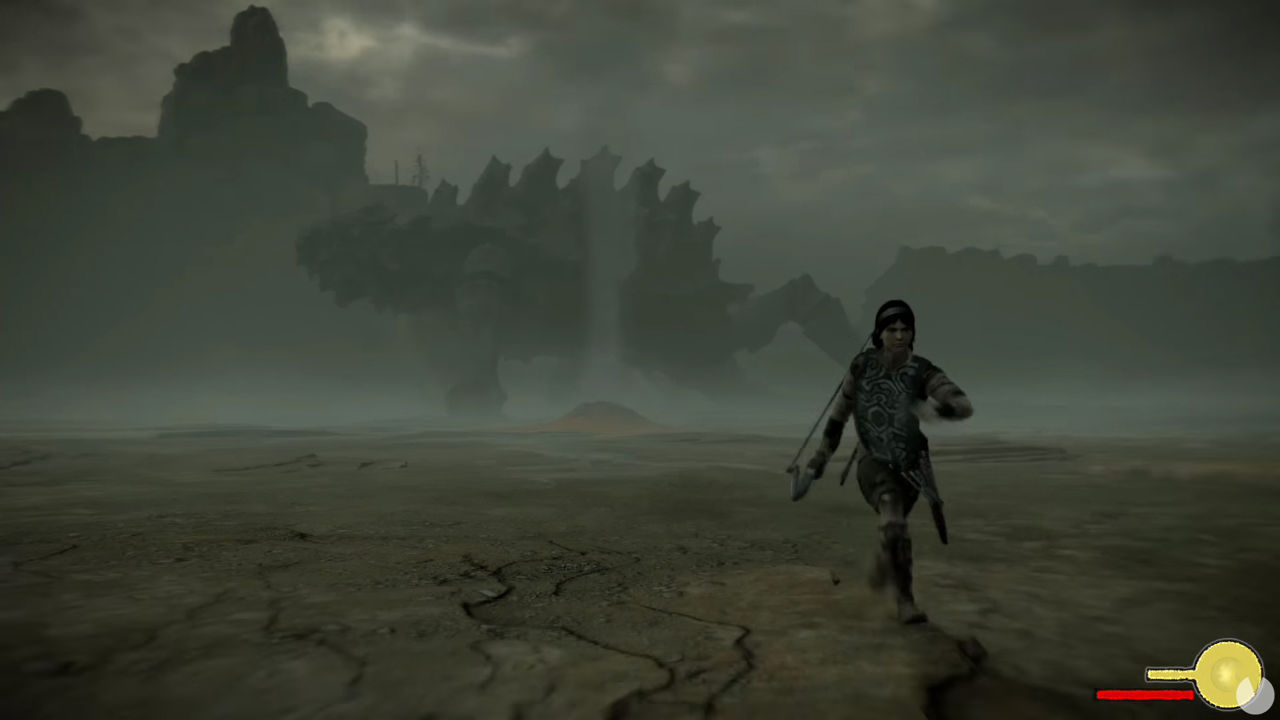The height and width of the screenshot is (720, 1280).
Task: Click the white highlight on the stamina orb
Action: [x=1244, y=689]
